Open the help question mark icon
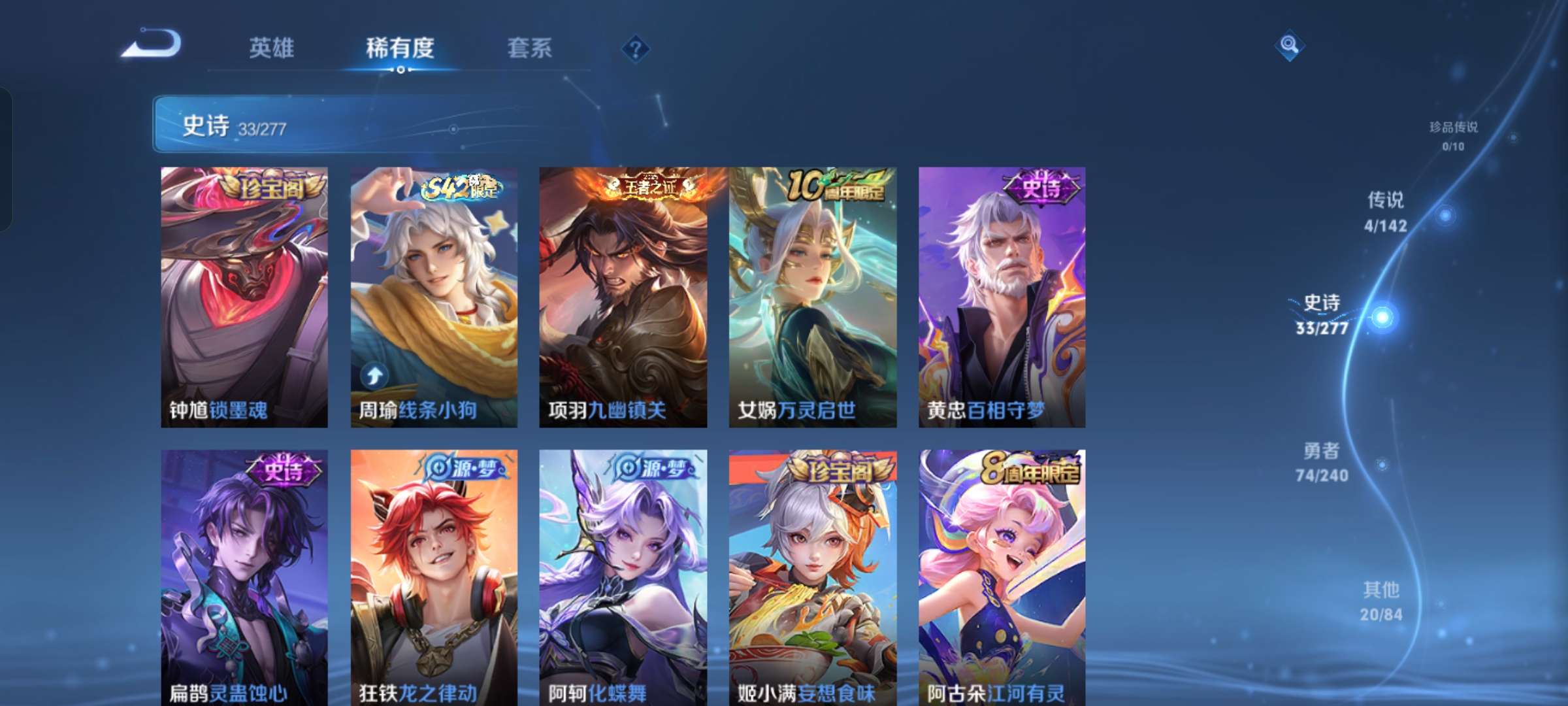 636,49
